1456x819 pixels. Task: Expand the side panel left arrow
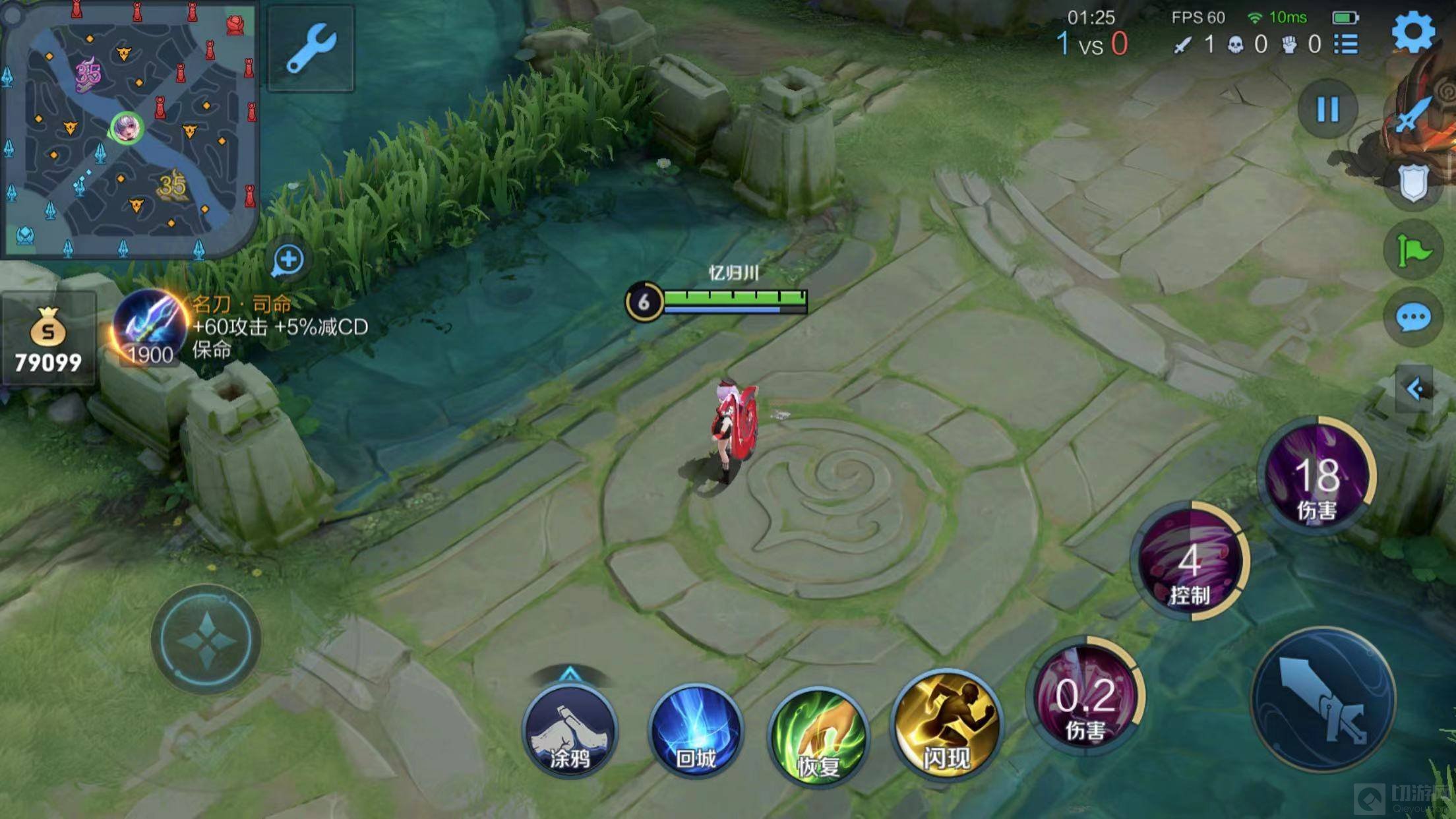click(x=1414, y=389)
